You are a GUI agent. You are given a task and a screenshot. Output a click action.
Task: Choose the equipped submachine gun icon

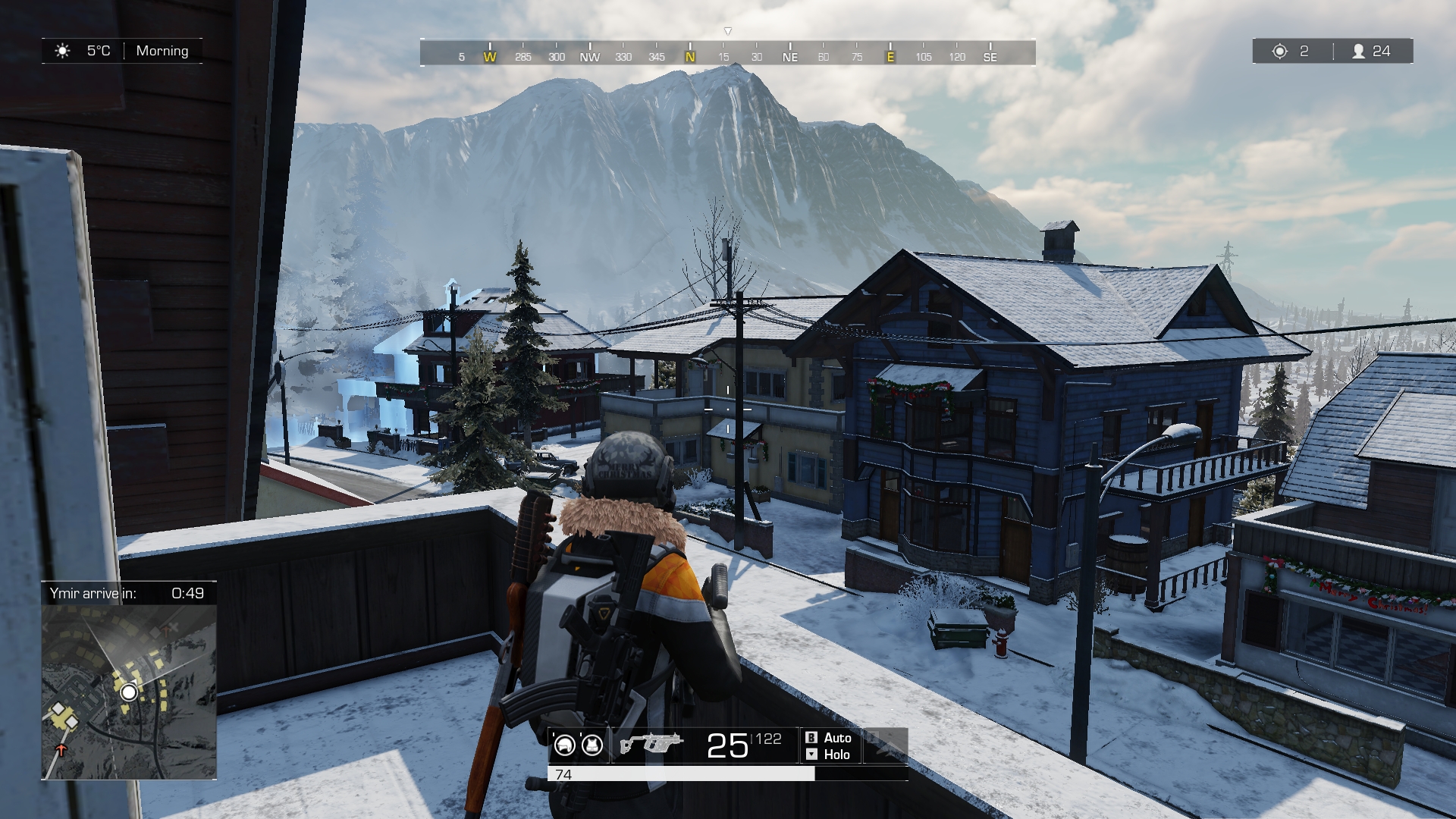tap(651, 743)
